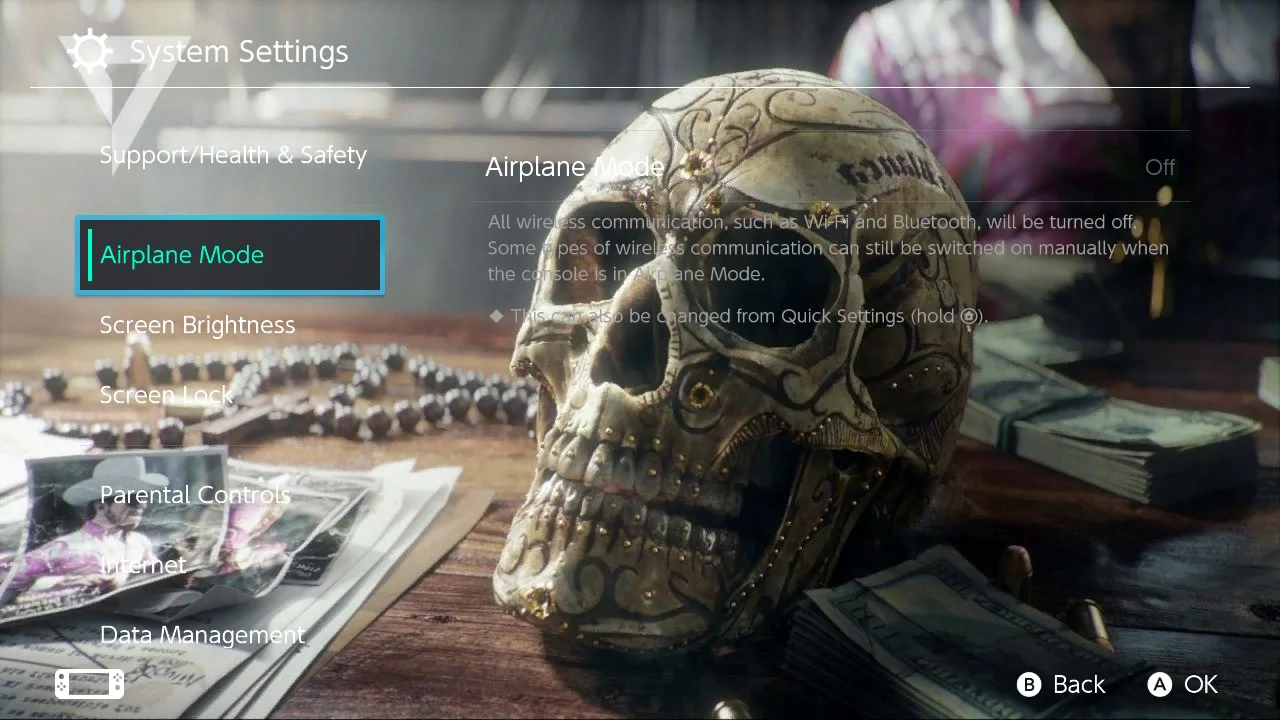Click the Off status label
Image resolution: width=1280 pixels, height=720 pixels.
pos(1159,167)
